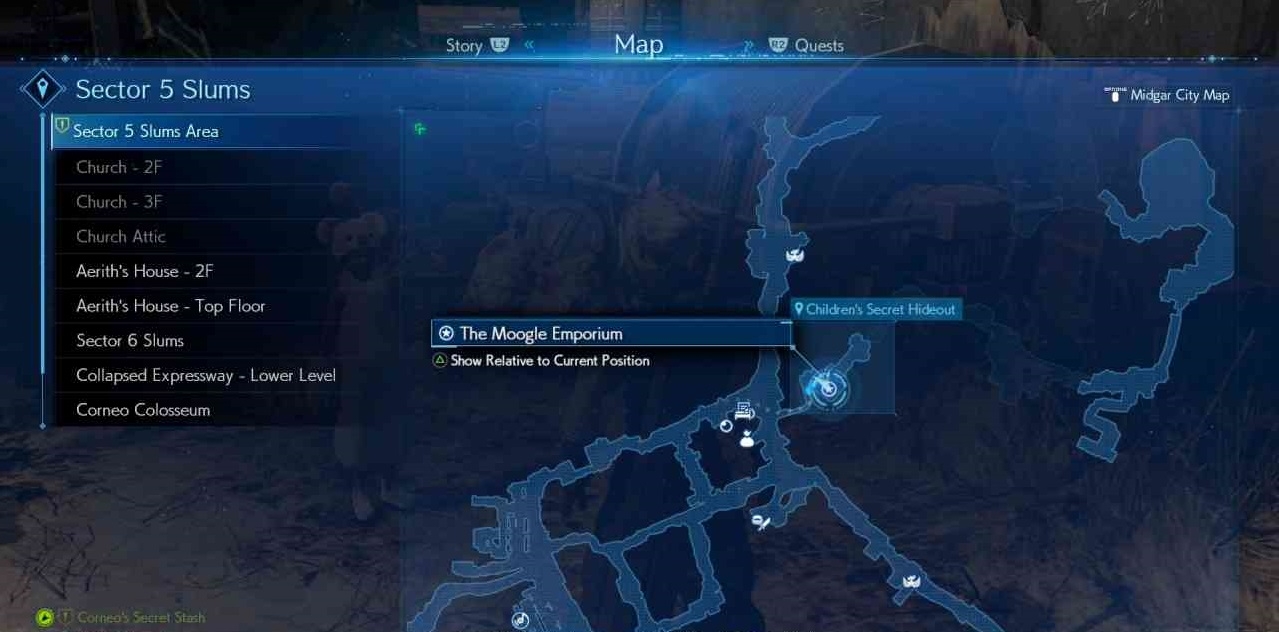Screen dimensions: 1279x632
Task: Open the Midgar City Map
Action: tap(1178, 95)
